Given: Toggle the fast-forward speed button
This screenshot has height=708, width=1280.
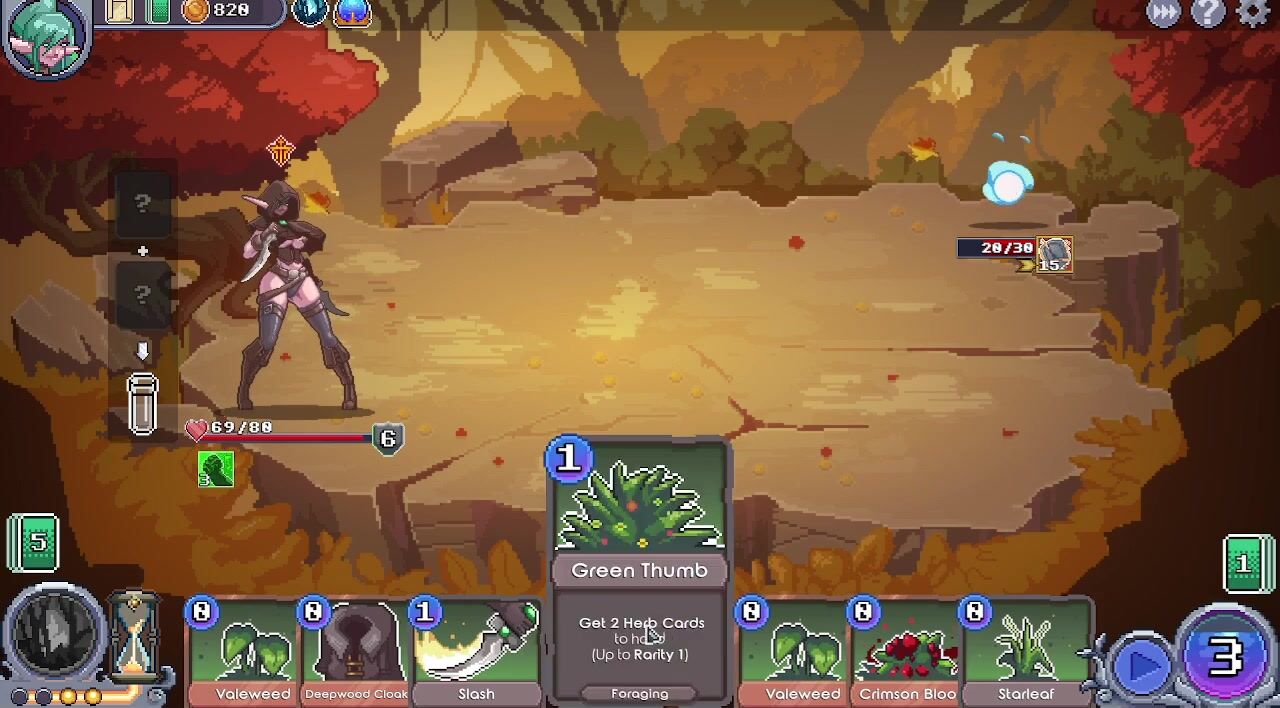Looking at the screenshot, I should coord(1164,12).
